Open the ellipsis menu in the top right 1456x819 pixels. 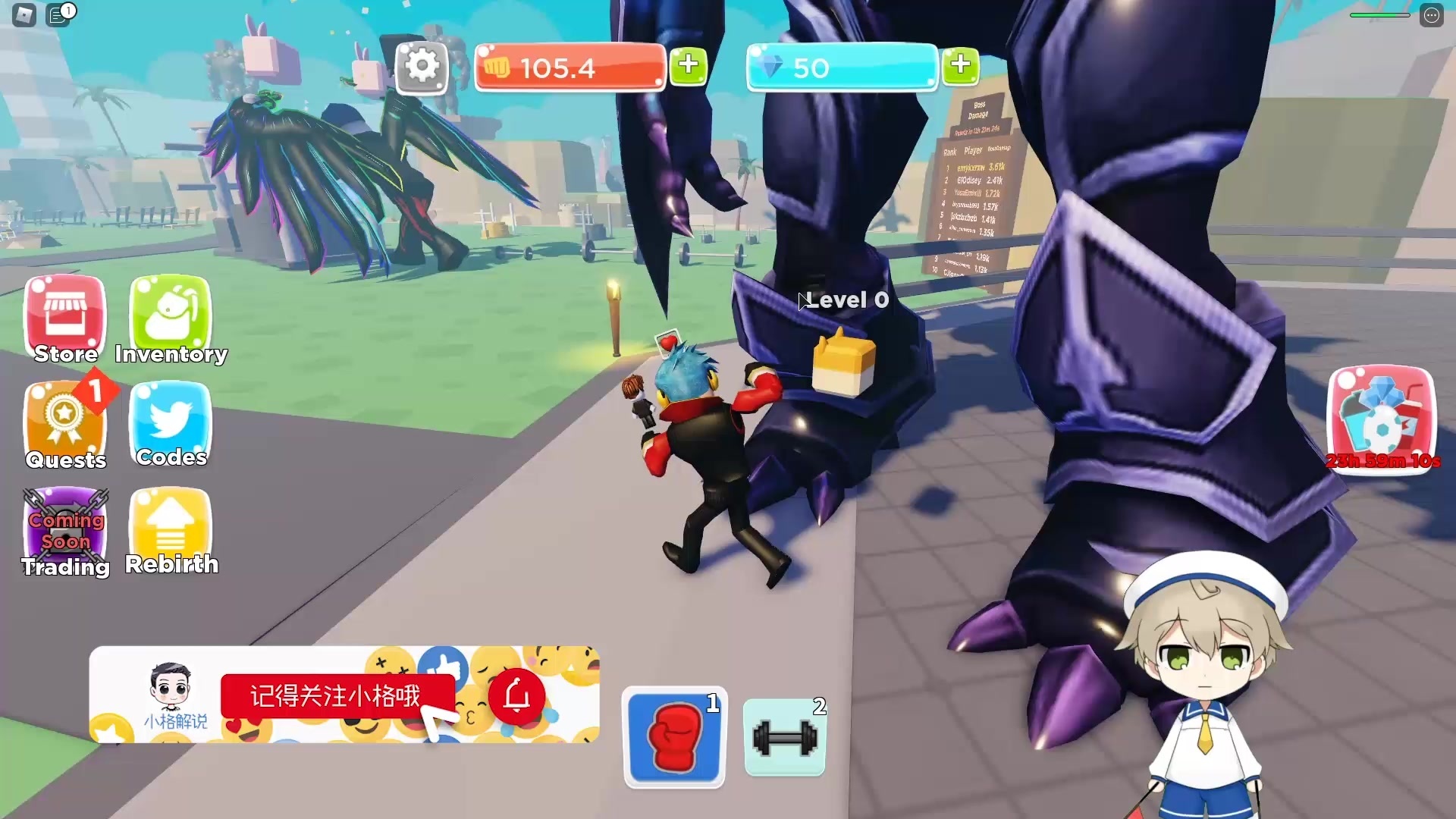point(1432,14)
